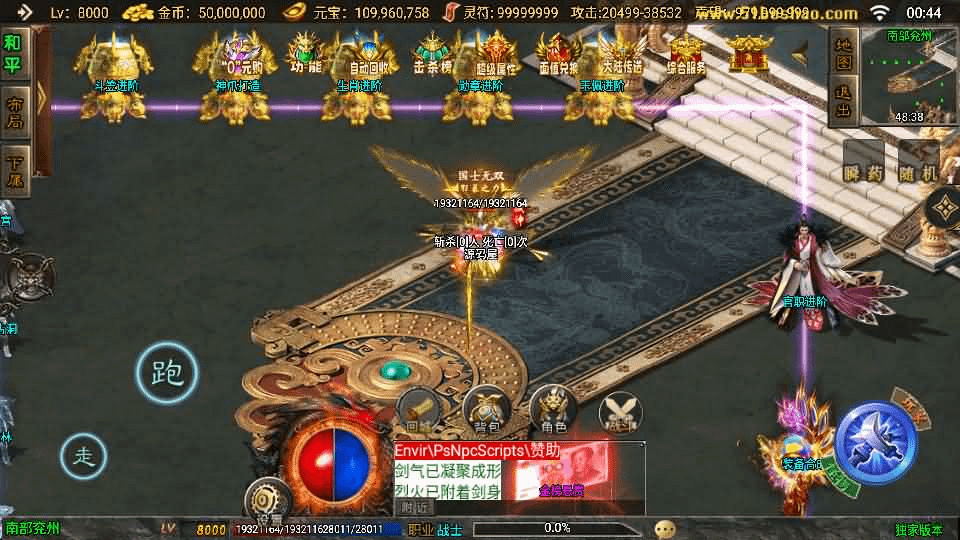The width and height of the screenshot is (960, 540).
Task: Switch to 跑 run movement mode
Action: [x=167, y=373]
